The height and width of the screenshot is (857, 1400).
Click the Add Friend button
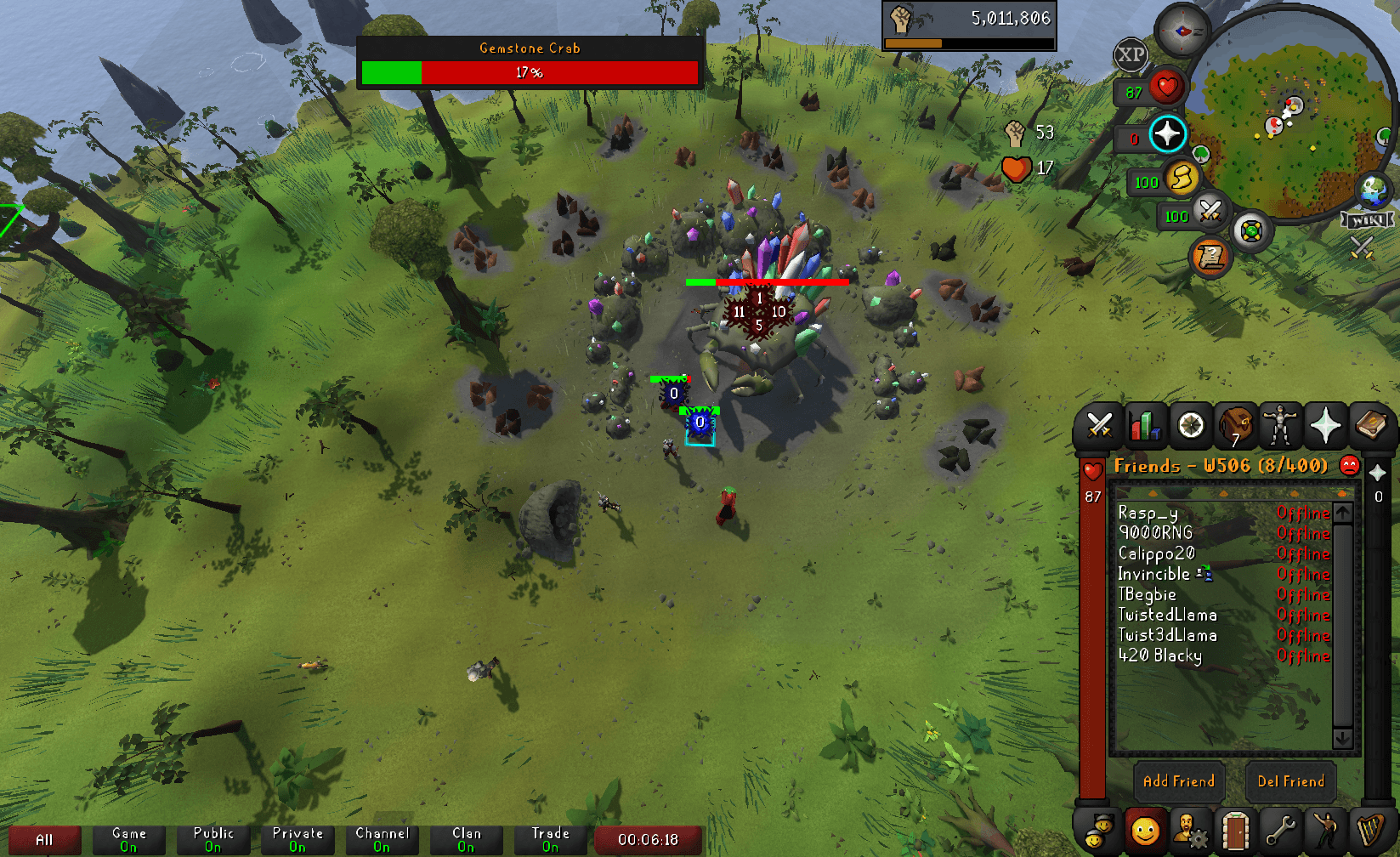tap(1178, 781)
